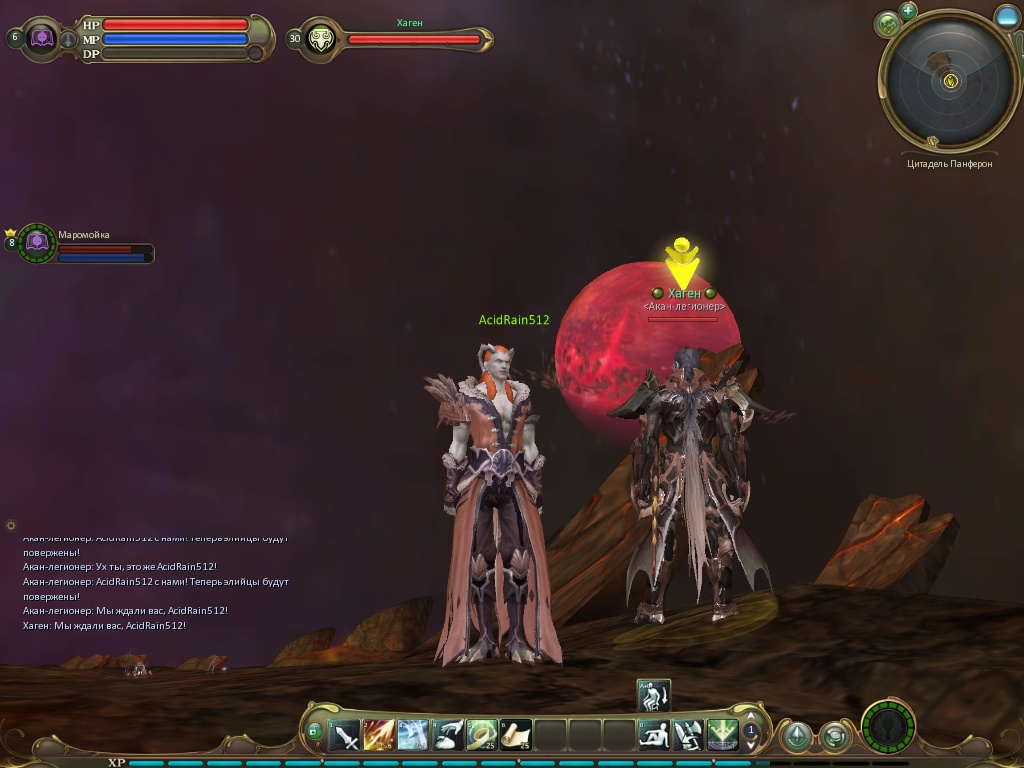
Task: Click the floating seated figure skill icon
Action: point(654,695)
